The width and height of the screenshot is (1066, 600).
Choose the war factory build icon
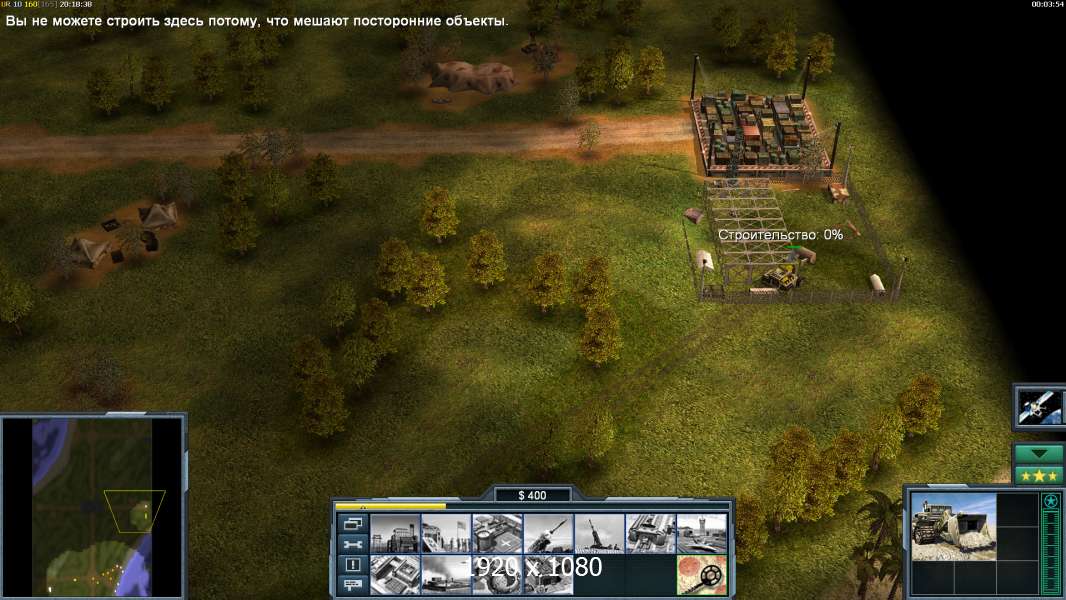click(x=650, y=534)
